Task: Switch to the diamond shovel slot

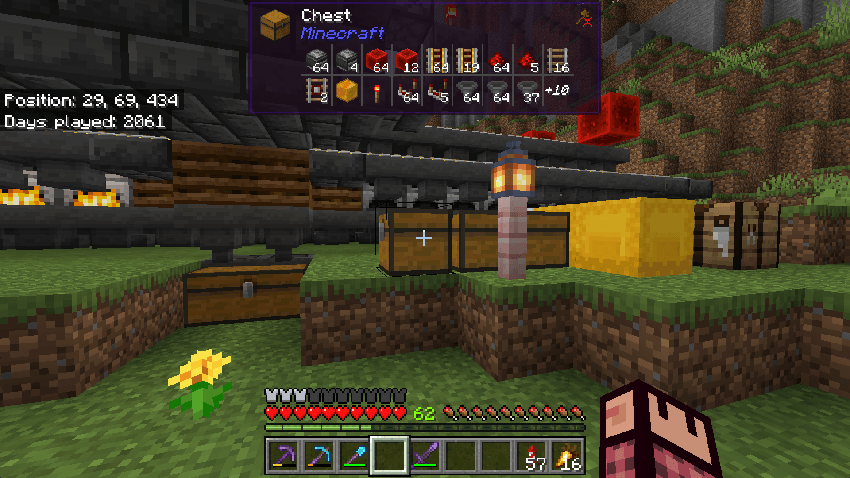Action: pos(355,456)
